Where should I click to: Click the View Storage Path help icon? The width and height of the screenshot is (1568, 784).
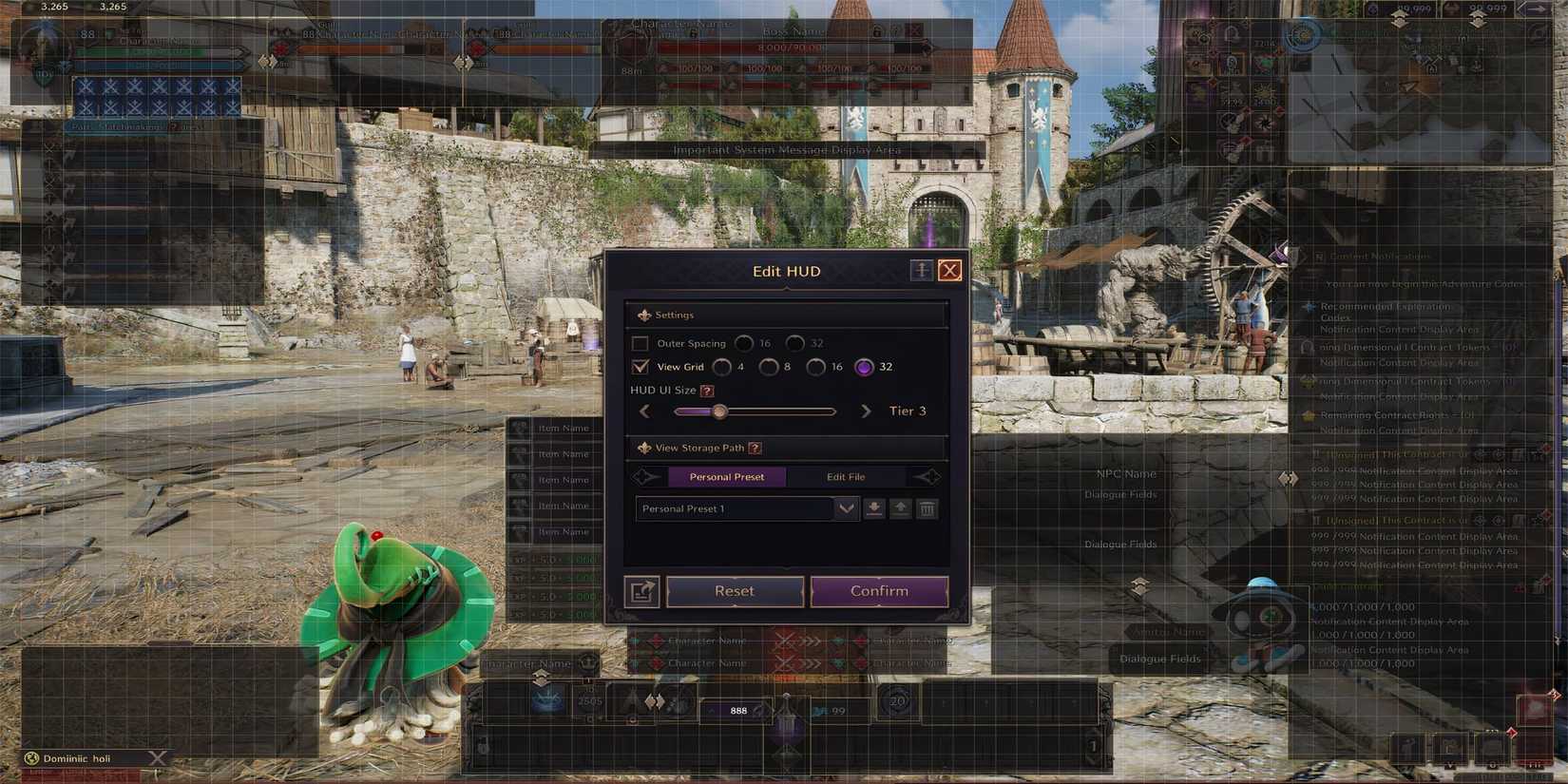(x=755, y=448)
